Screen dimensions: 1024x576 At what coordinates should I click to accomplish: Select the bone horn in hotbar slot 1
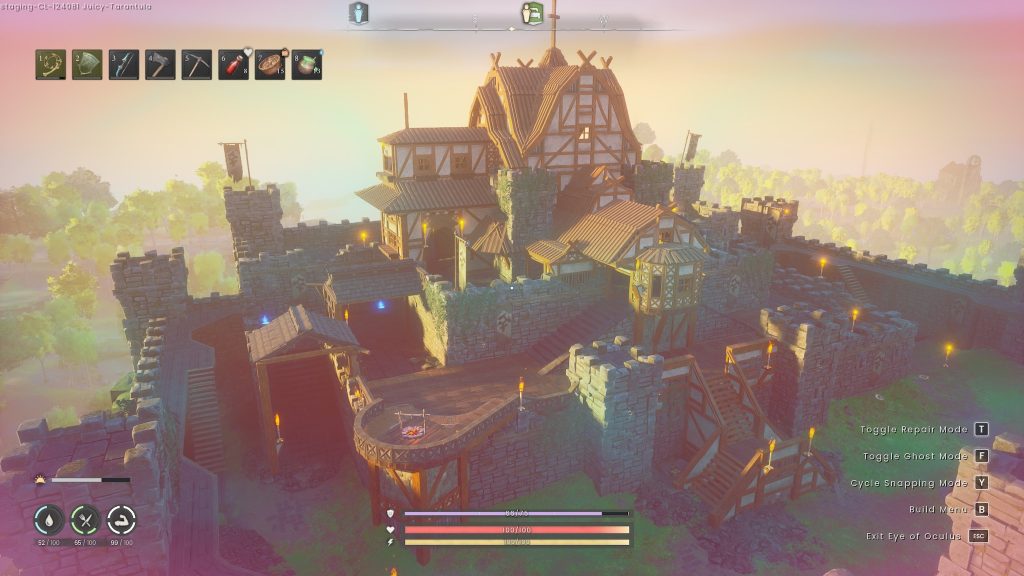[50, 65]
